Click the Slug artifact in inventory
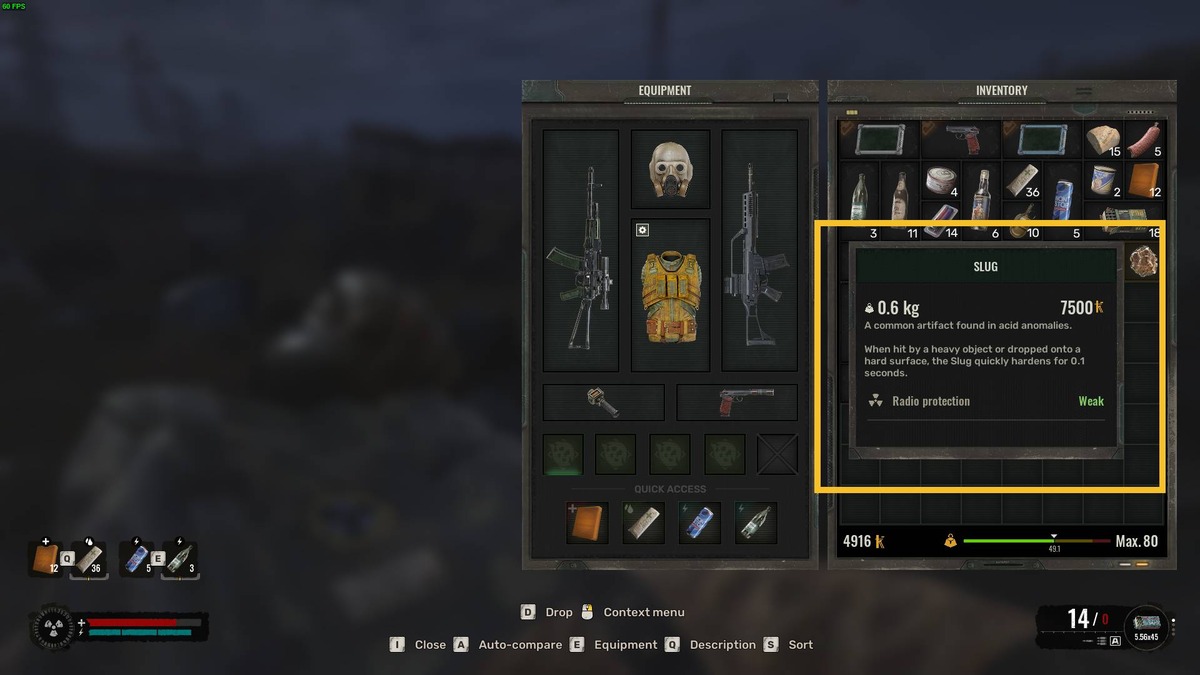Viewport: 1200px width, 675px height. pos(1144,261)
